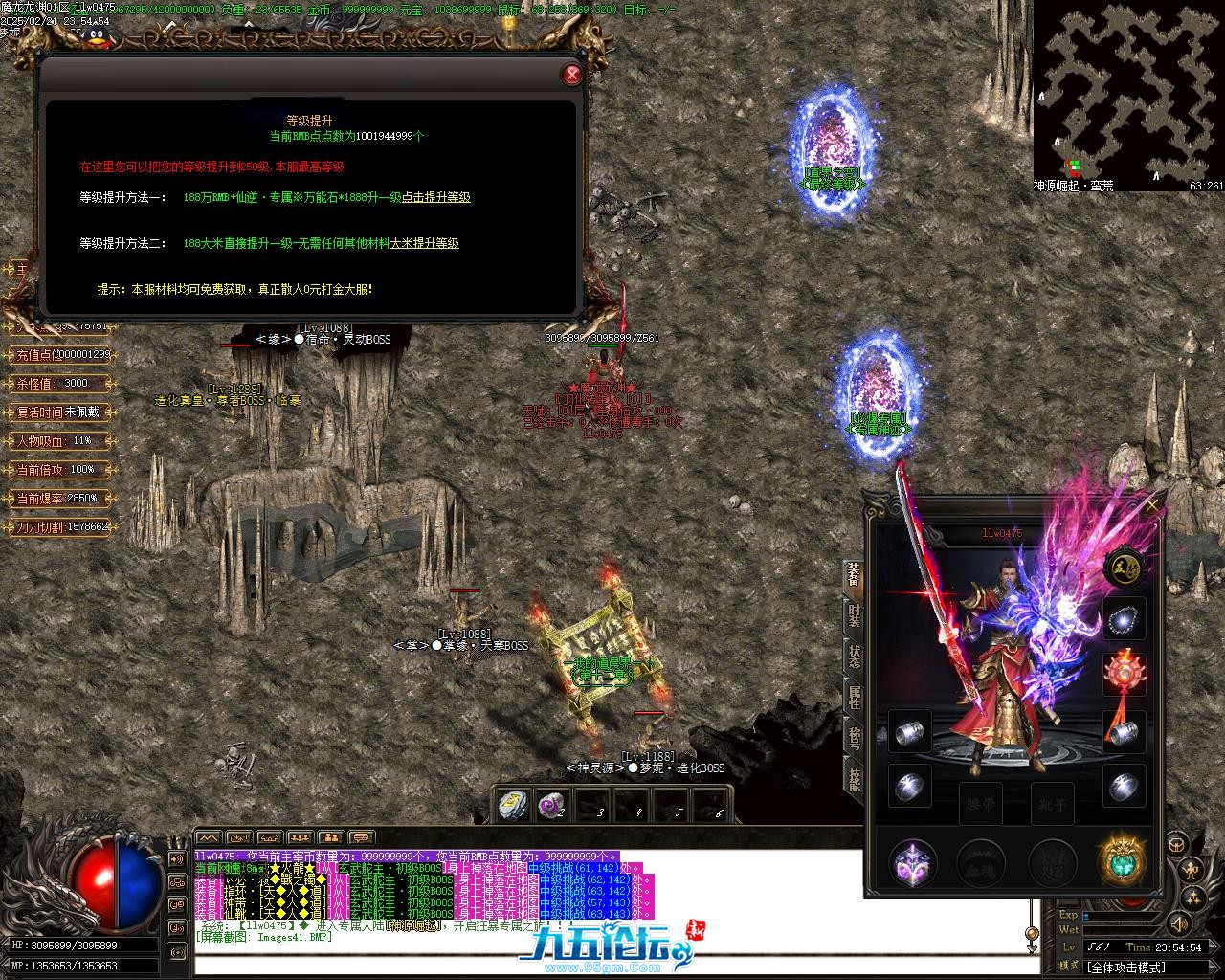This screenshot has width=1225, height=980.
Task: Close the character equipment panel
Action: 1152,504
